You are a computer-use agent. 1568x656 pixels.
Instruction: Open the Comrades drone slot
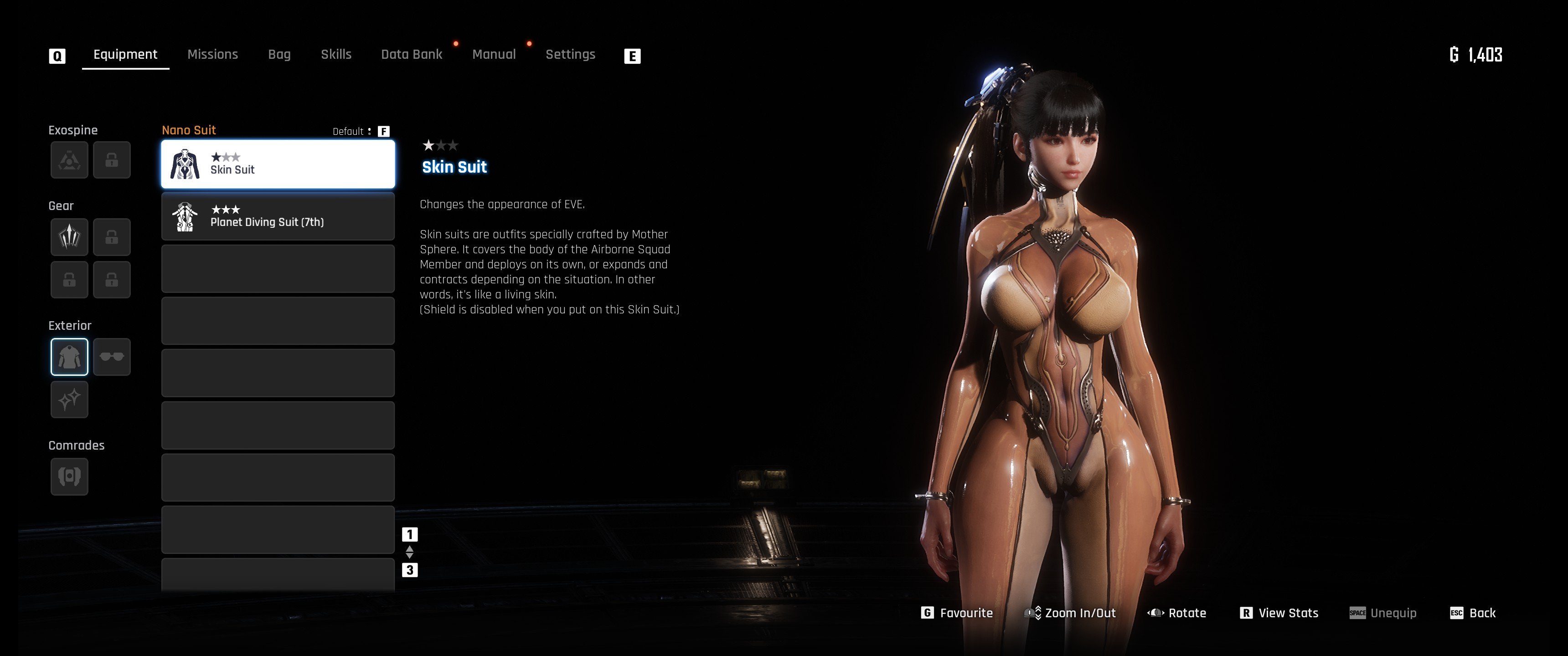(x=69, y=477)
